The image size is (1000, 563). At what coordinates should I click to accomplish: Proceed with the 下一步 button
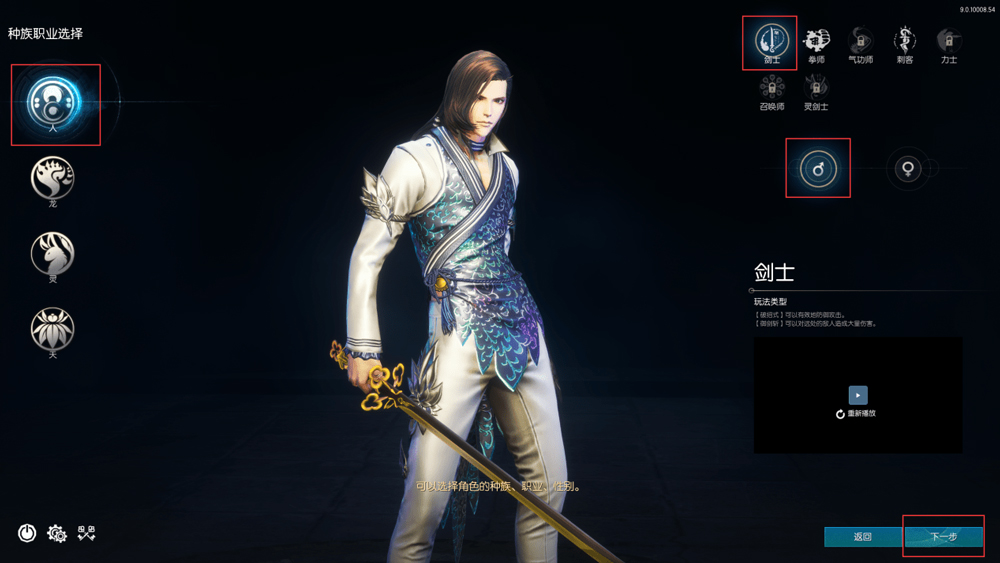point(943,537)
